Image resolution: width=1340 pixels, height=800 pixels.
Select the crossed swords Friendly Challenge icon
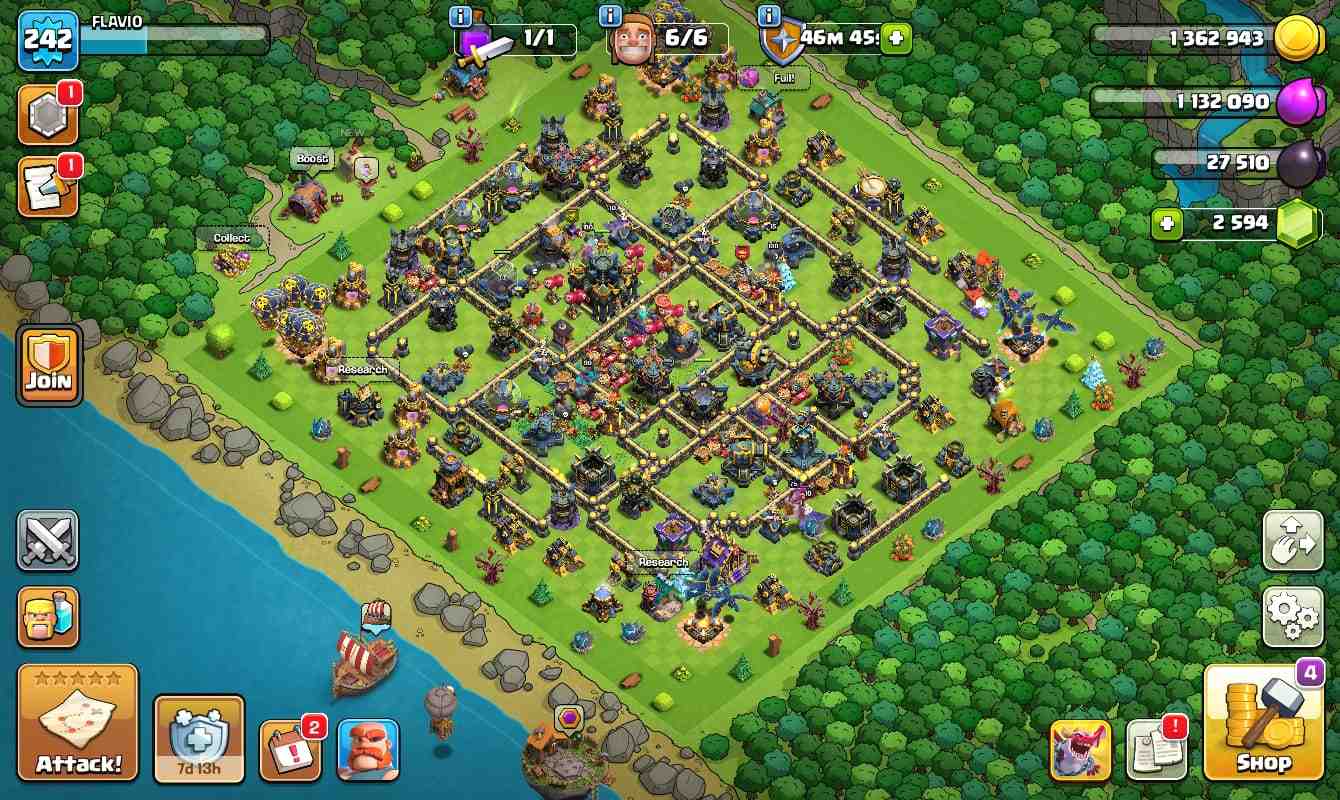(47, 541)
